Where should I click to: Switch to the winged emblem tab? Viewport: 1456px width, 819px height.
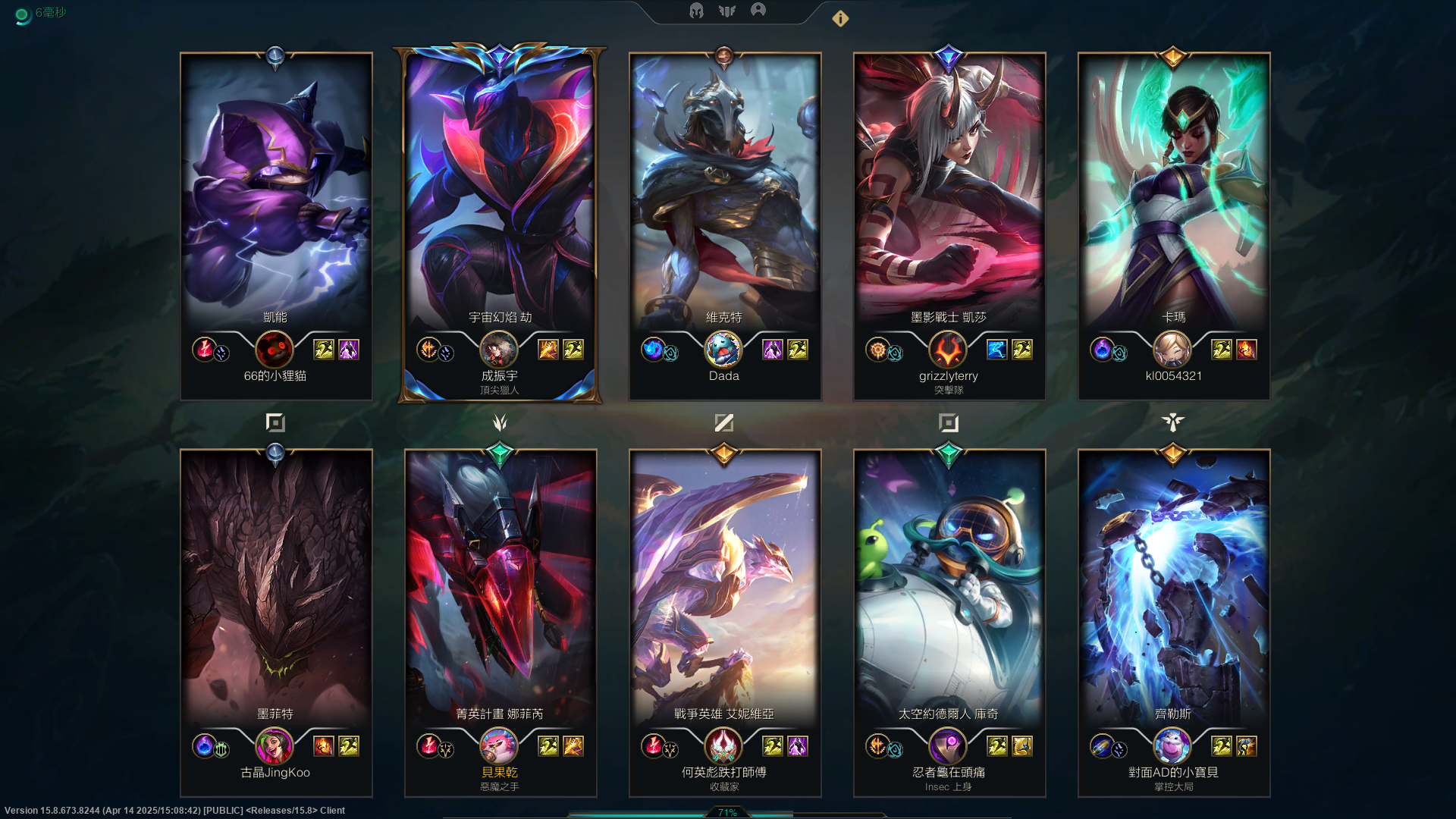pyautogui.click(x=727, y=11)
